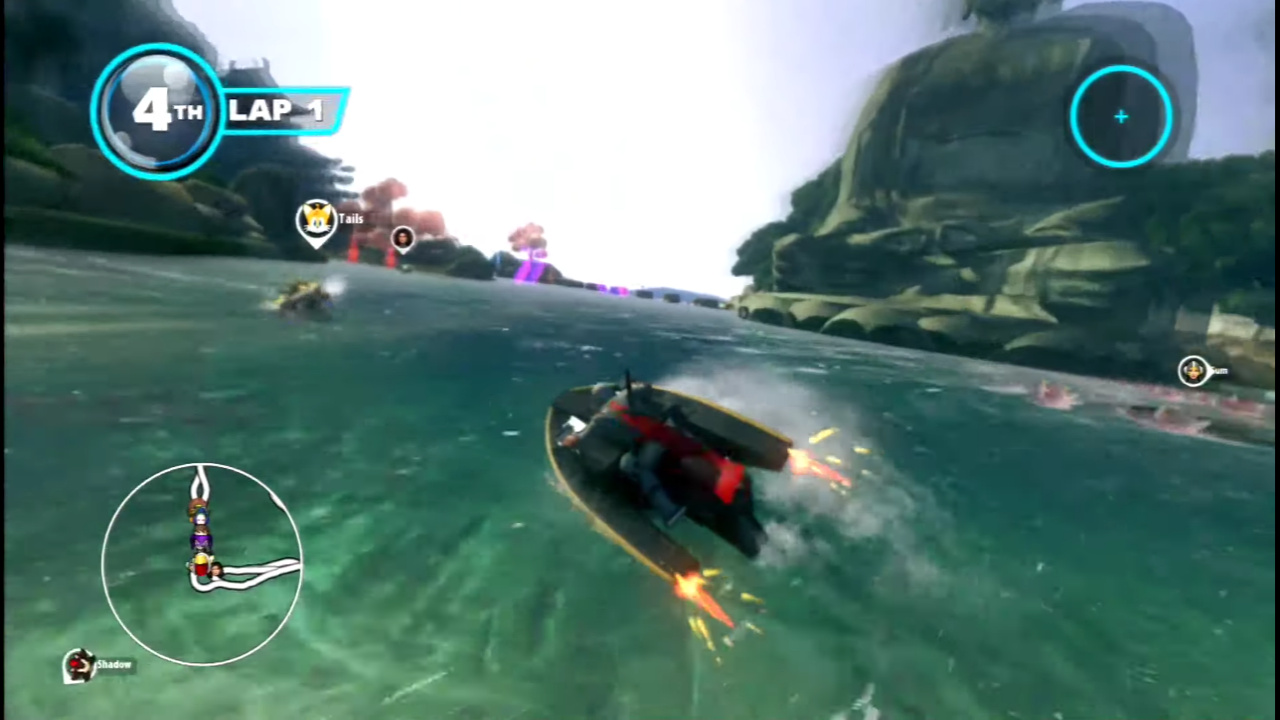This screenshot has height=720, width=1280.
Task: Expand the LAP 1 banner
Action: pyautogui.click(x=283, y=110)
